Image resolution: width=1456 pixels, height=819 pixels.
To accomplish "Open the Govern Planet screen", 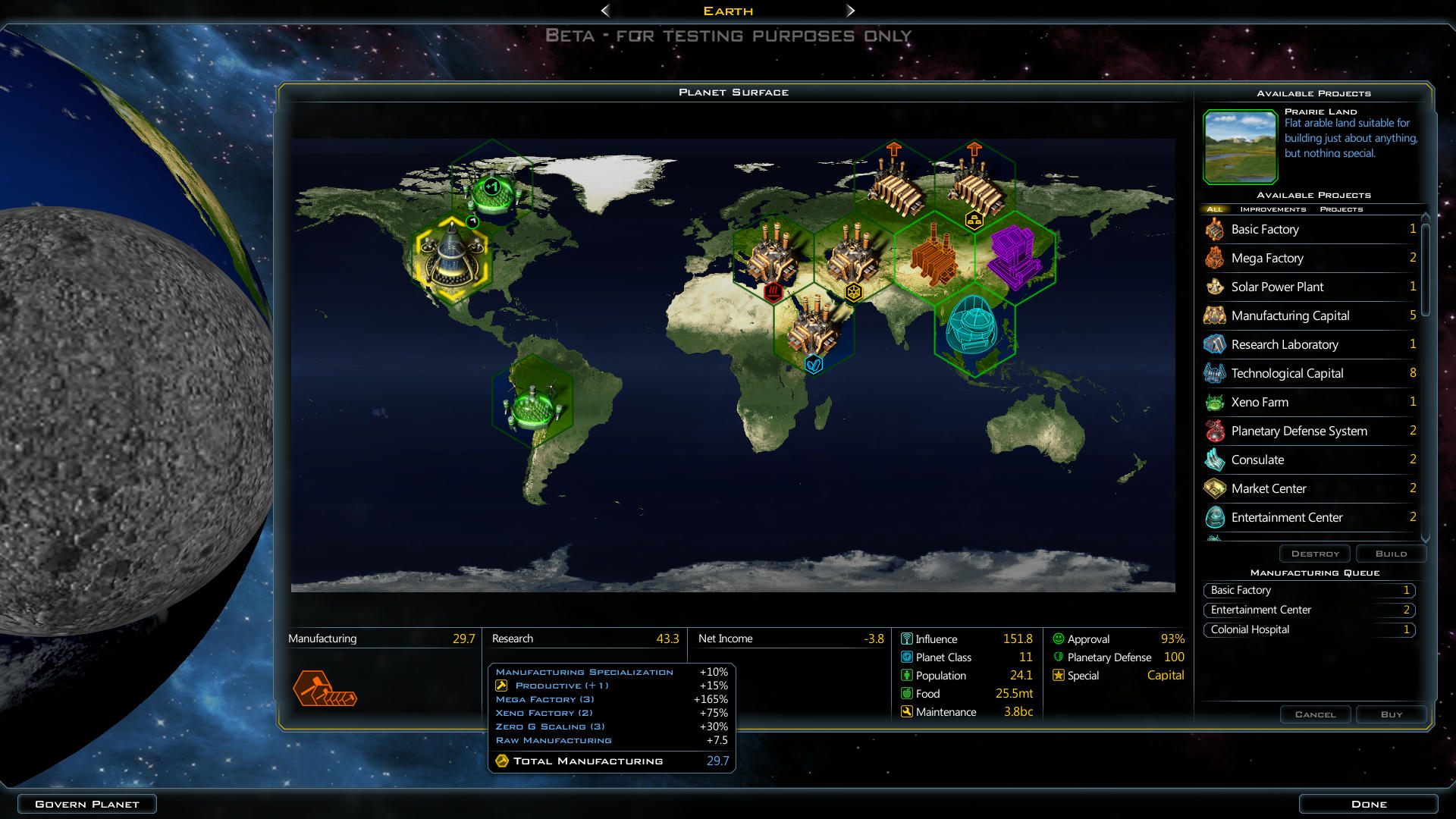I will (87, 804).
